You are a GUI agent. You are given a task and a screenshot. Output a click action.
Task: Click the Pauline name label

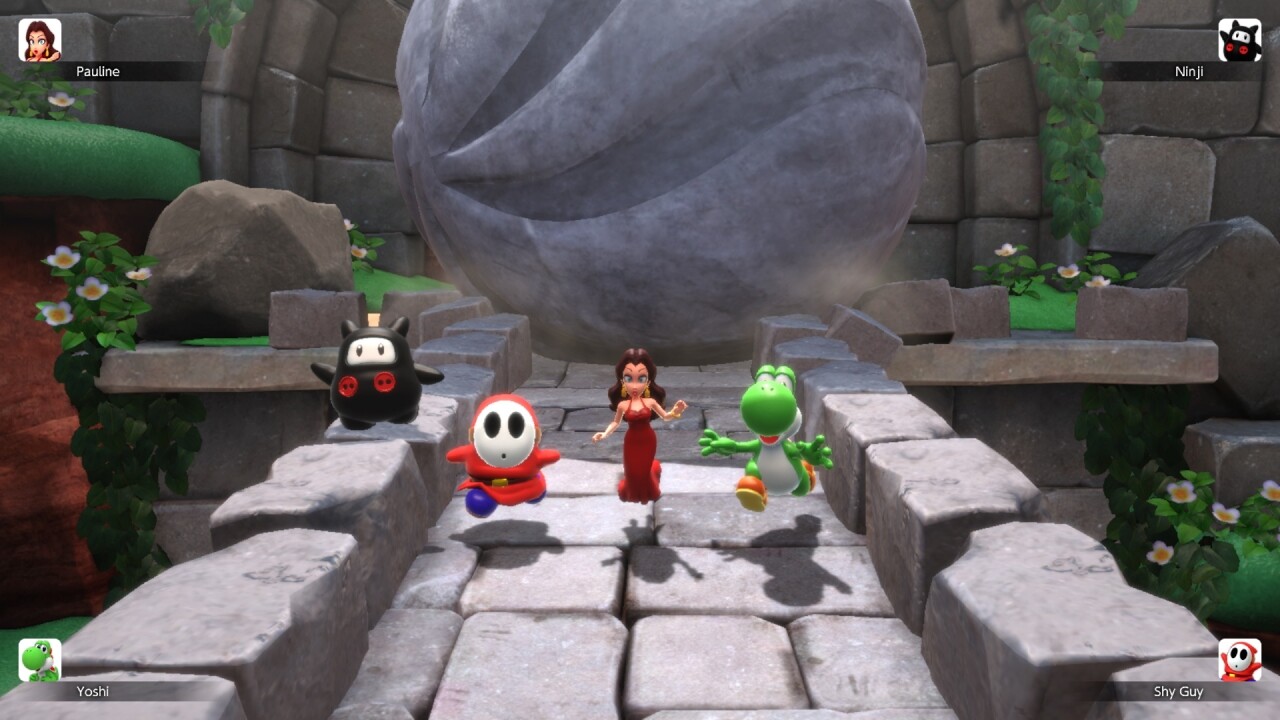pyautogui.click(x=97, y=71)
